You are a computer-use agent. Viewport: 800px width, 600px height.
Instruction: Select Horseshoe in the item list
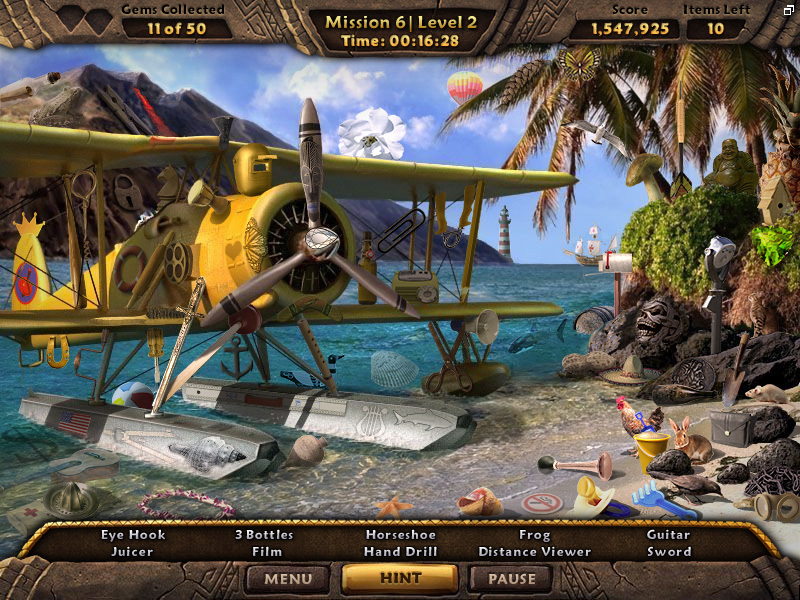coord(401,534)
